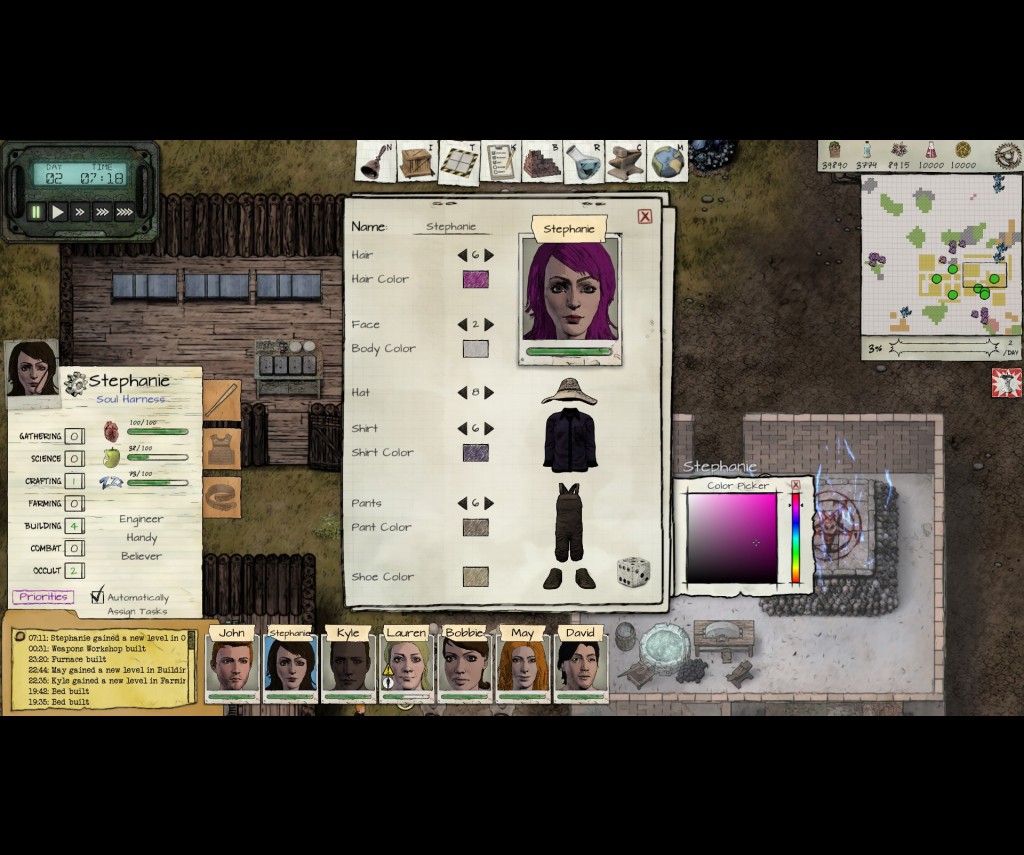1024x855 pixels.
Task: Close the character customization panel
Action: (x=645, y=216)
